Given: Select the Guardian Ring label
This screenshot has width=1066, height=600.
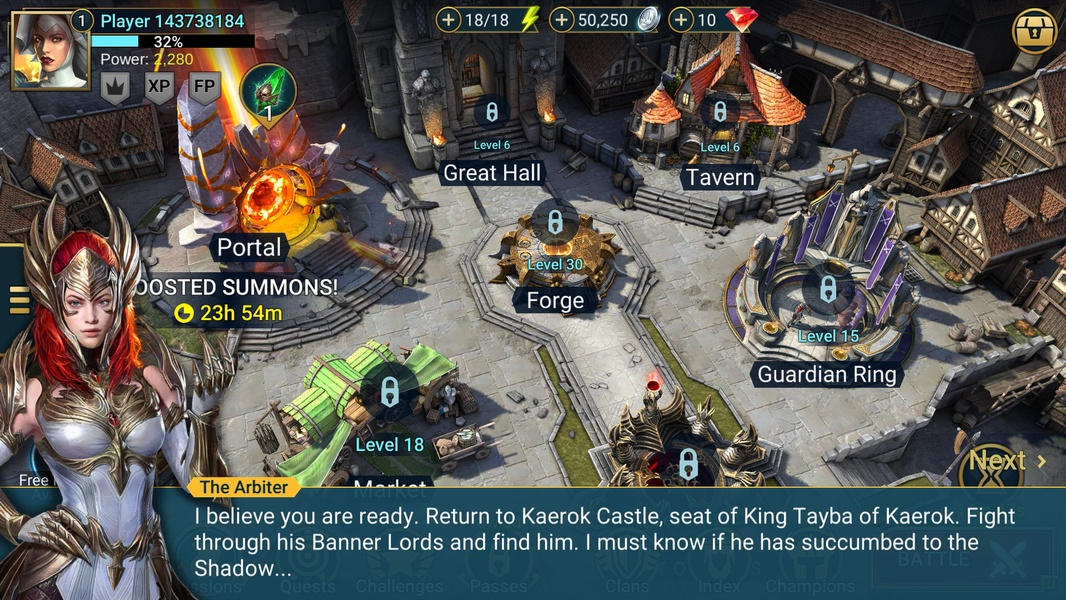Looking at the screenshot, I should (827, 375).
